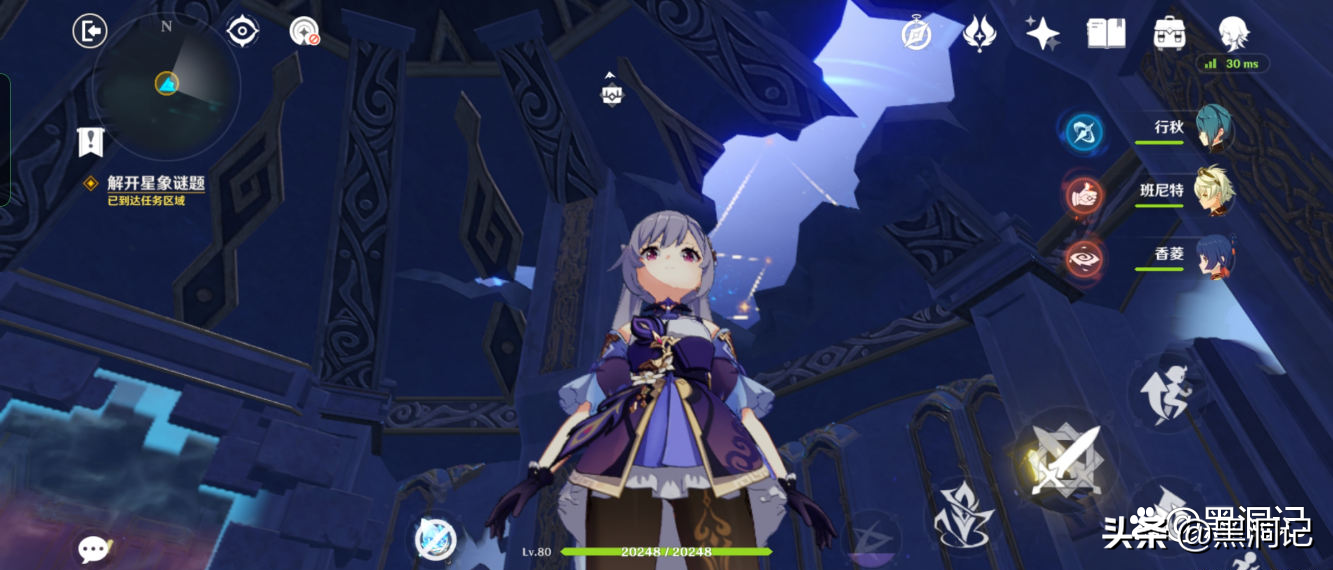1333x570 pixels.
Task: Tap the exit door icon to leave
Action: click(x=90, y=31)
